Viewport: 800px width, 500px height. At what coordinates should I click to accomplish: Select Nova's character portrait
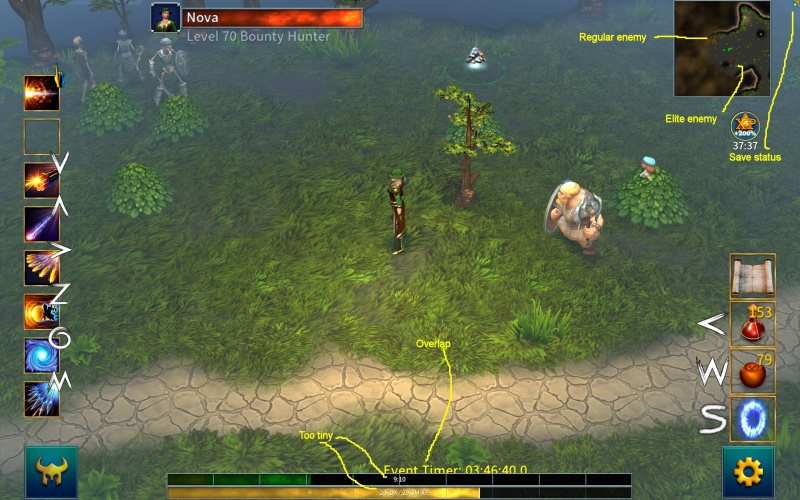click(x=165, y=18)
